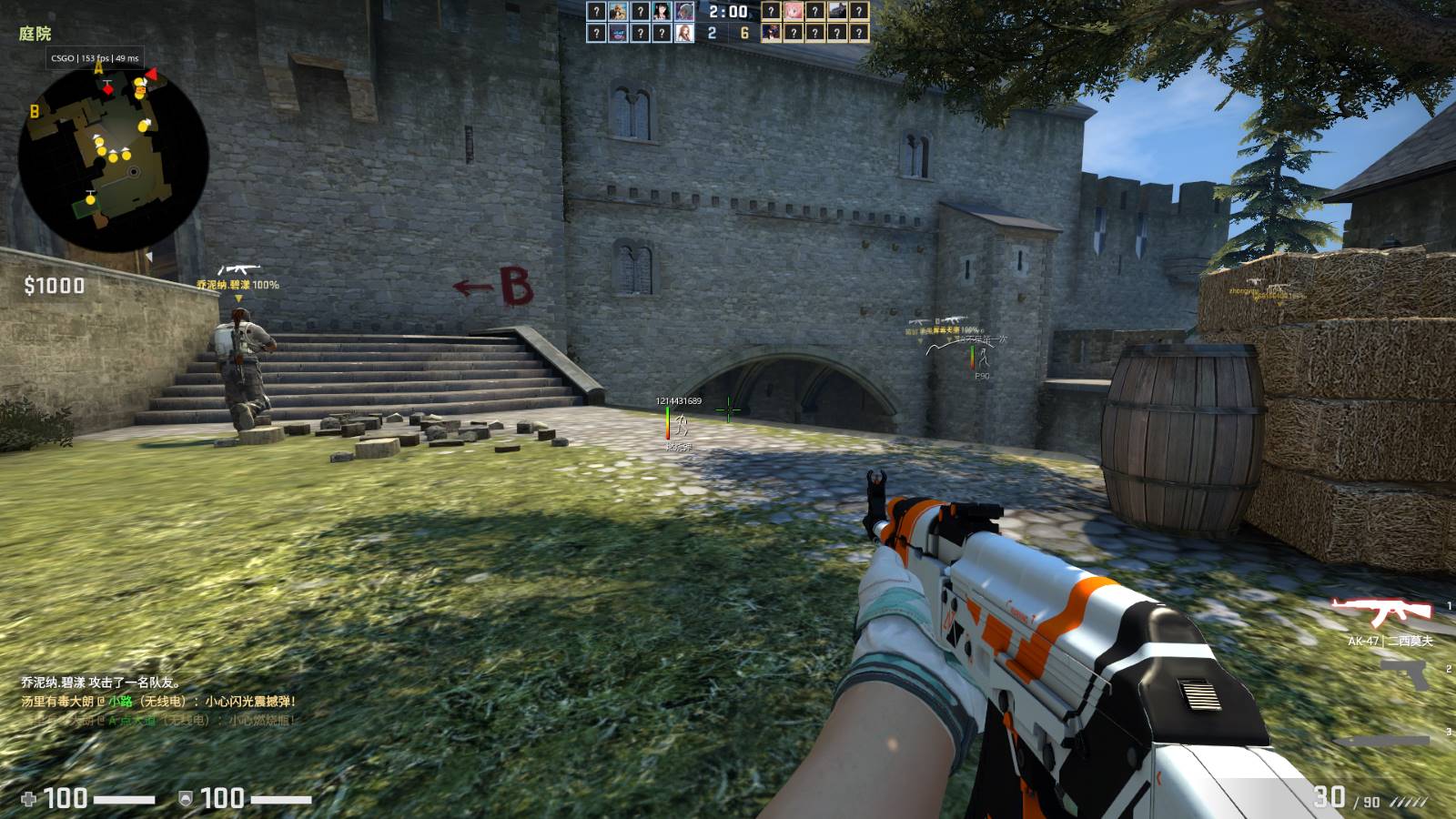Select the AK-47 weapon slot icon

[1380, 612]
